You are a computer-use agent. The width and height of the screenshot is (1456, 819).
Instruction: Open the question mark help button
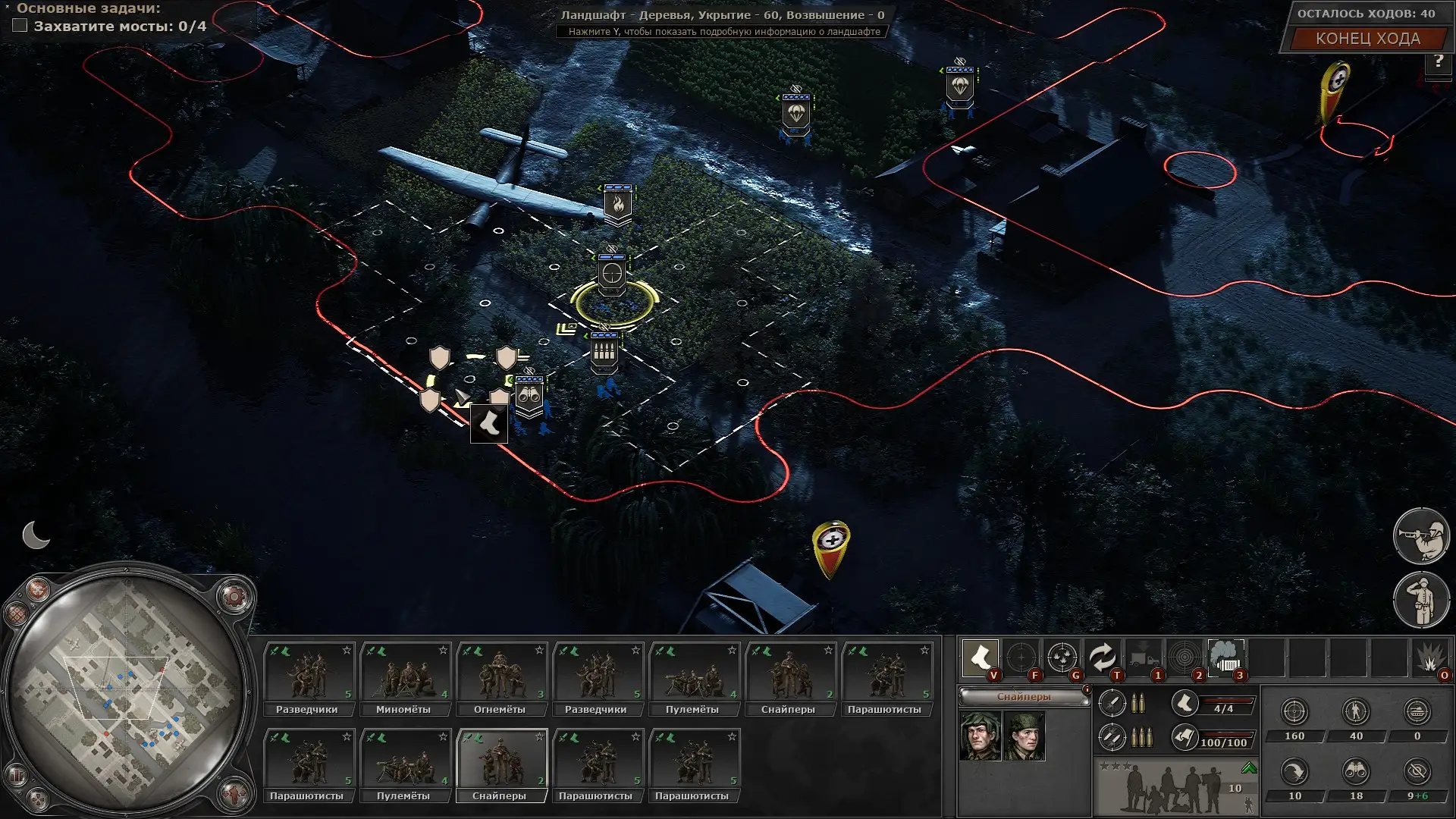(x=1438, y=61)
